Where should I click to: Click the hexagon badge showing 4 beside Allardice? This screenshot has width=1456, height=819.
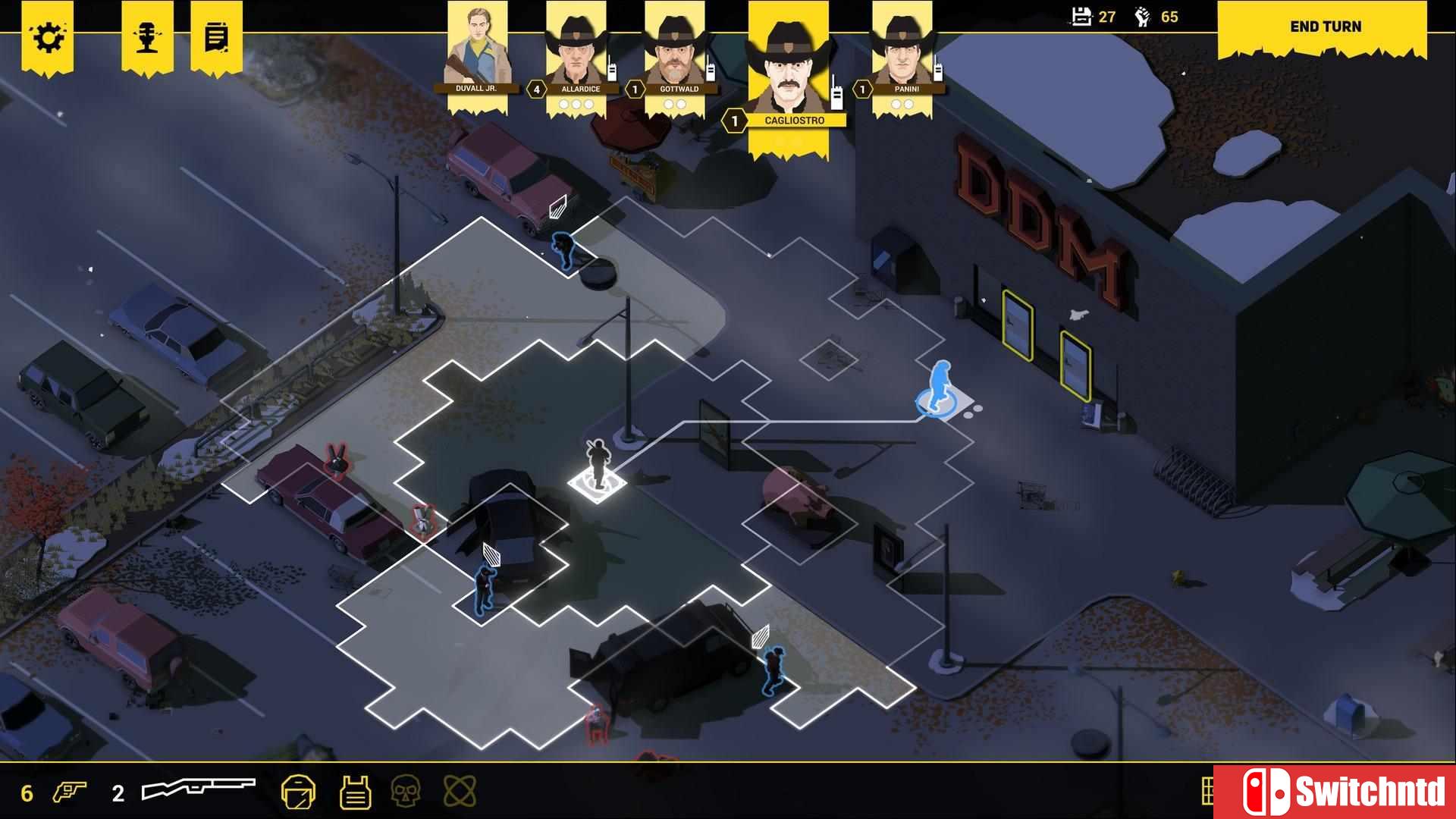pyautogui.click(x=535, y=88)
